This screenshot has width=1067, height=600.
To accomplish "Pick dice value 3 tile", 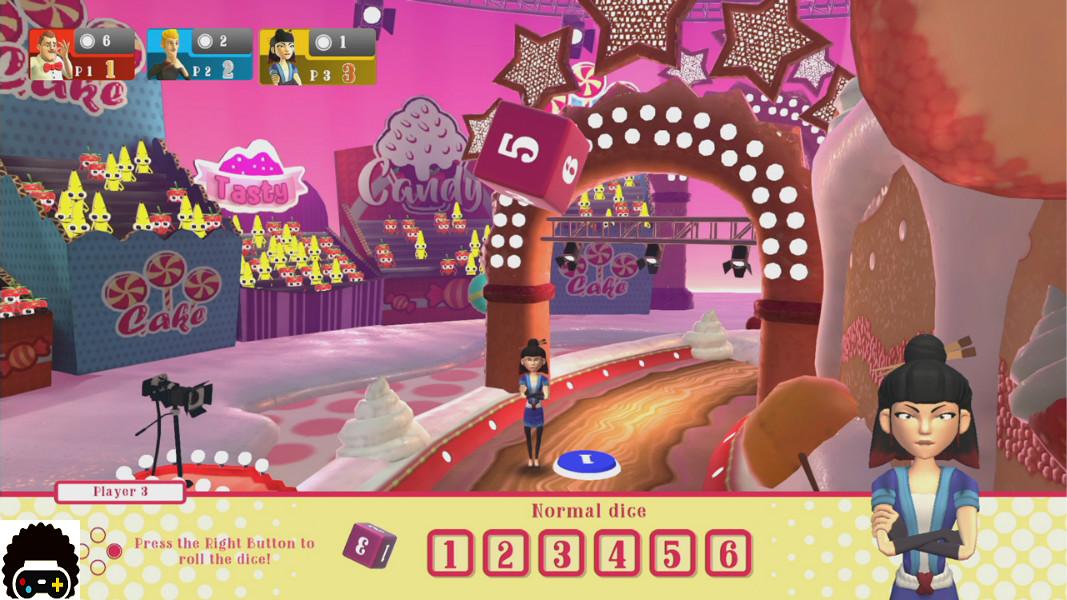I will pos(562,553).
